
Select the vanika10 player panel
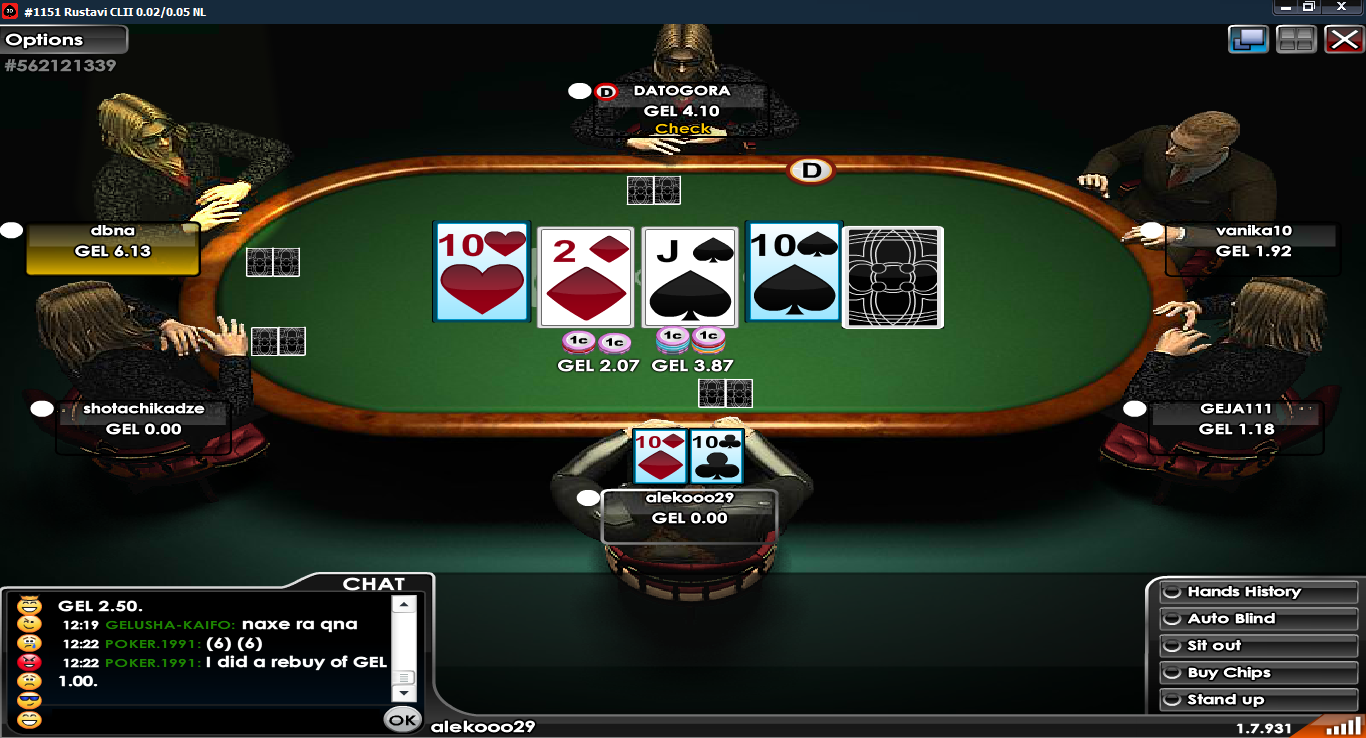coord(1253,249)
